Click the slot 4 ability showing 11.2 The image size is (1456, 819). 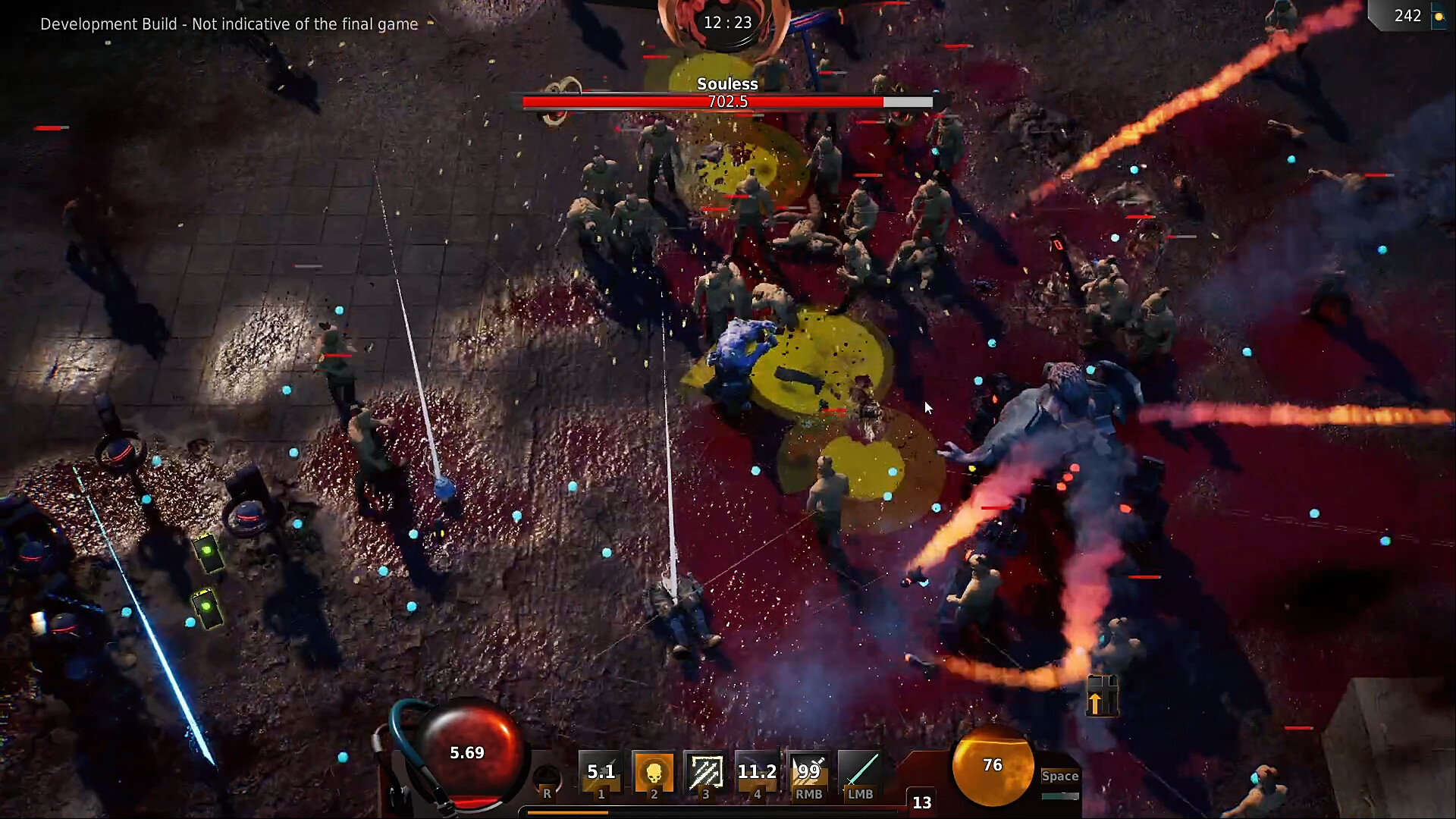[757, 773]
